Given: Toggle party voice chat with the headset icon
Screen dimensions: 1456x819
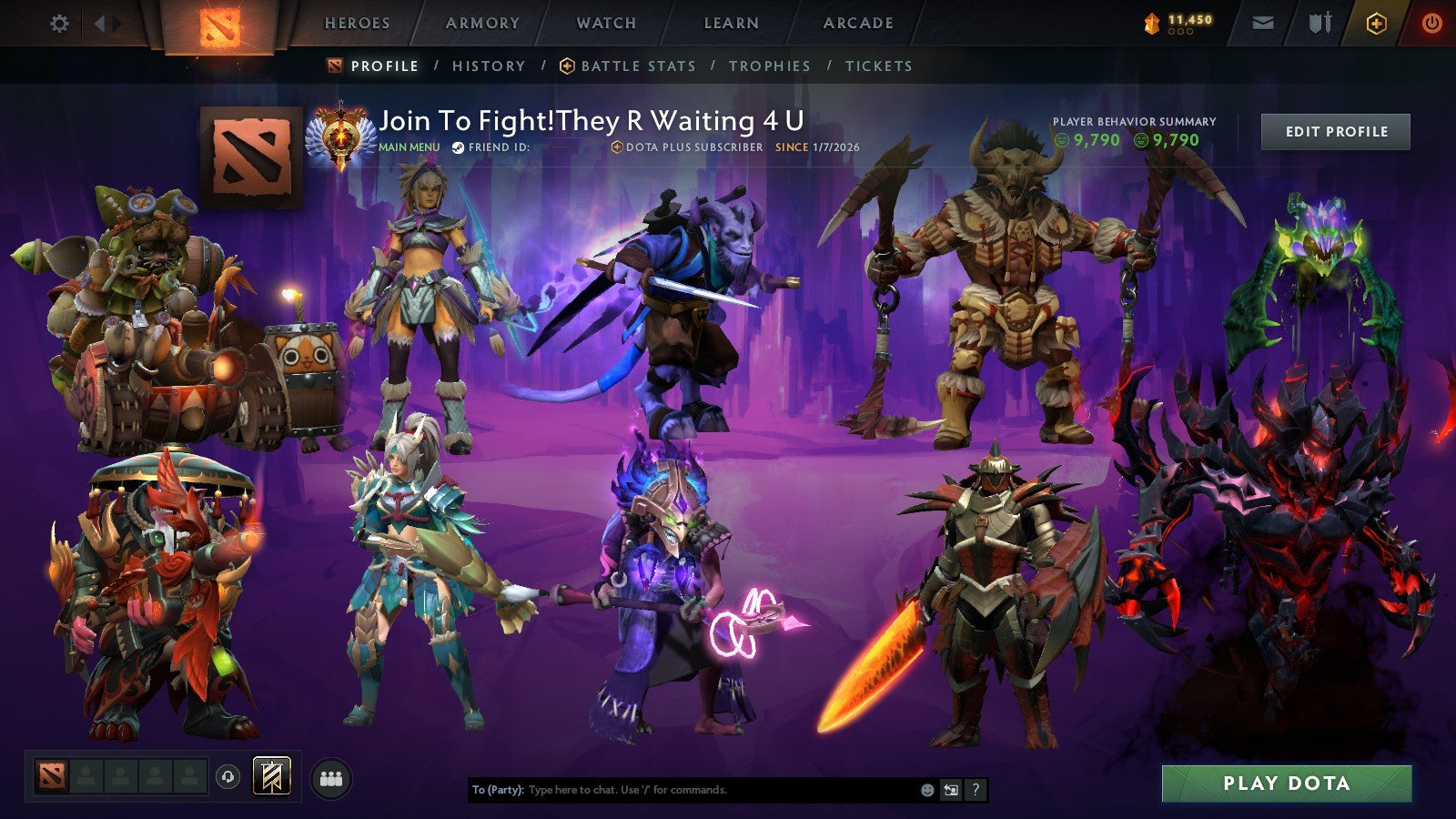Looking at the screenshot, I should [226, 775].
